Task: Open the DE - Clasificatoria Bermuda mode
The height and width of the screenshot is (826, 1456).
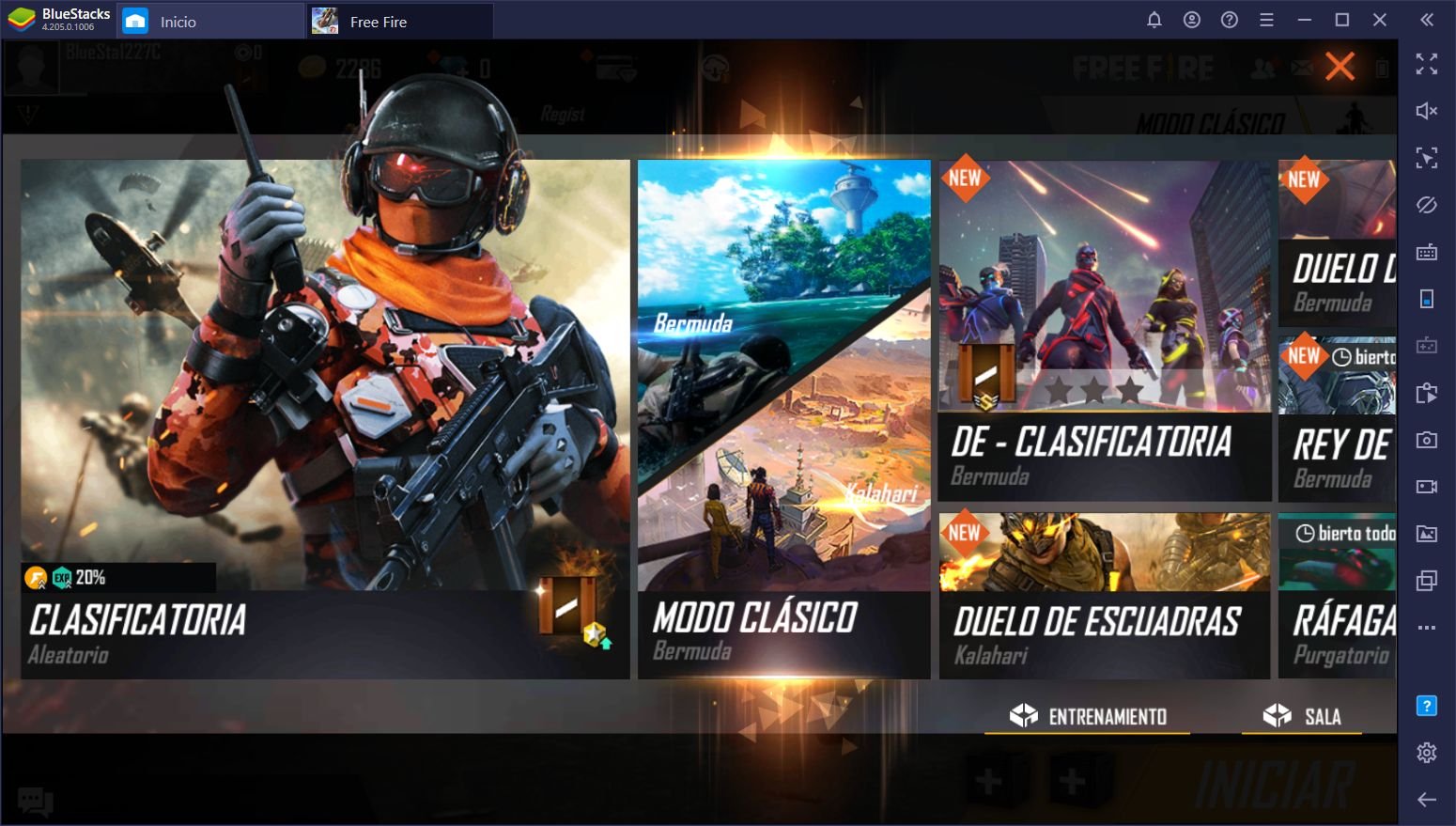Action: point(1105,331)
